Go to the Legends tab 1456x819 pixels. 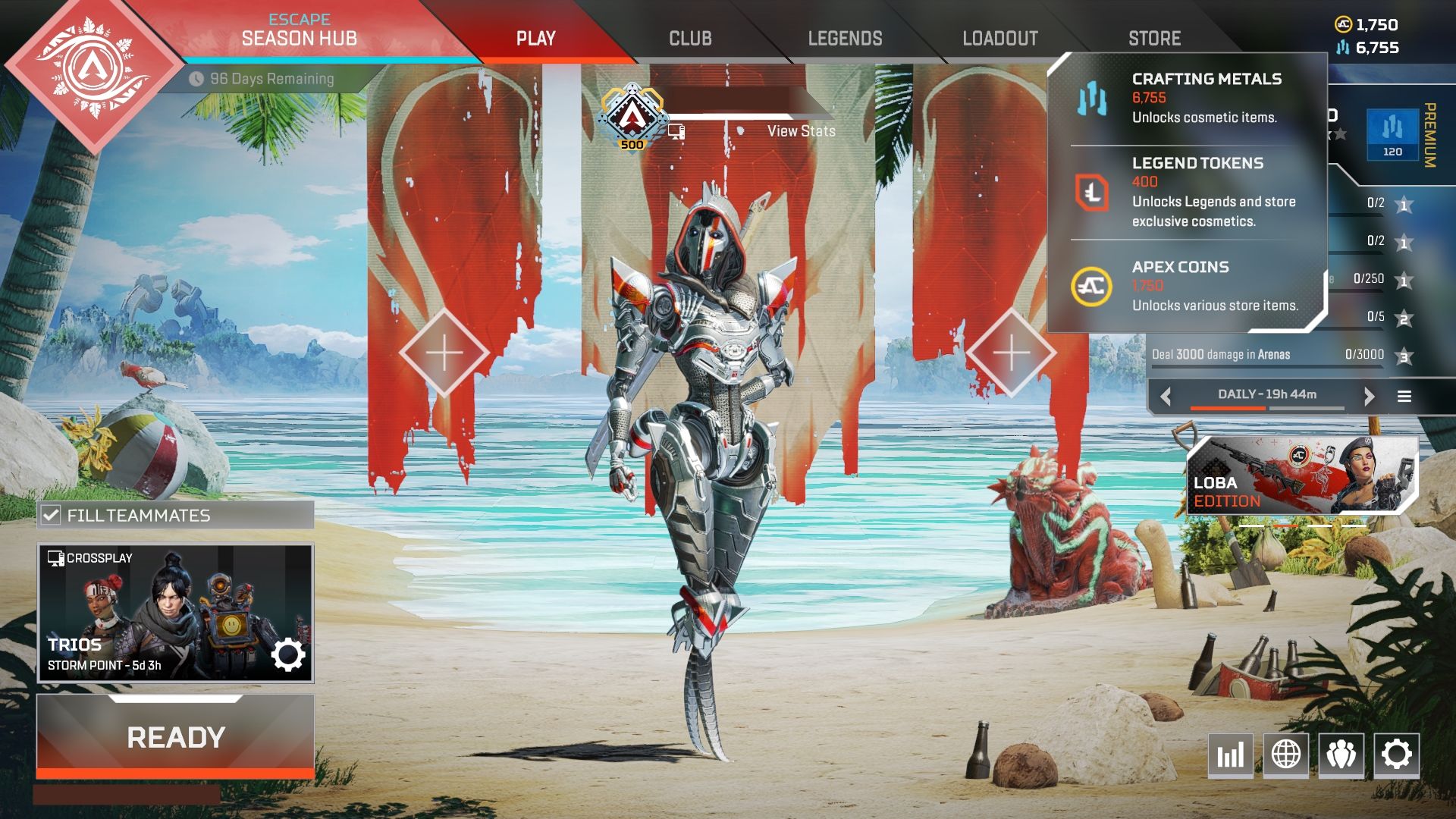tap(845, 39)
